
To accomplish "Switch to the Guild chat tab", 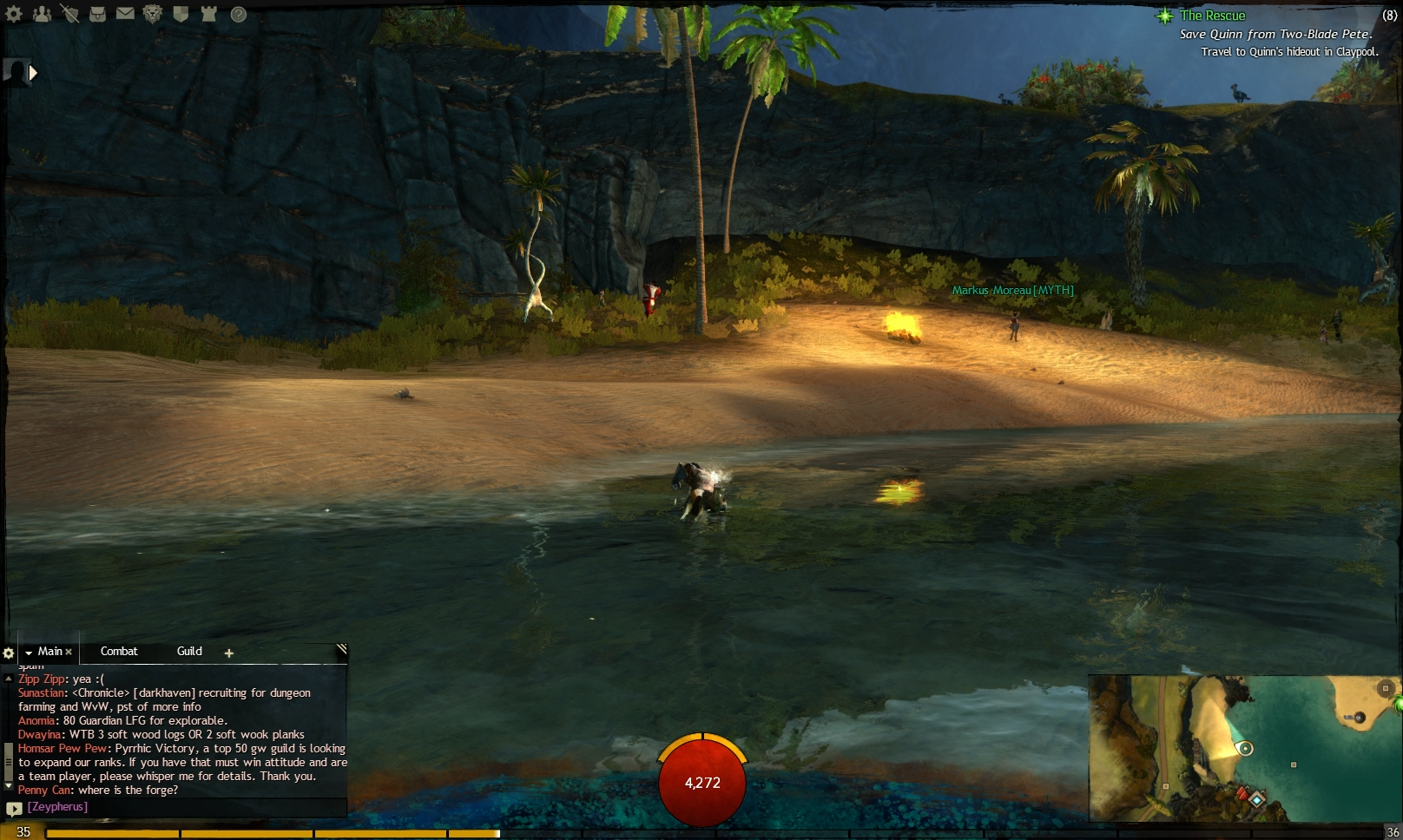I will 189,652.
